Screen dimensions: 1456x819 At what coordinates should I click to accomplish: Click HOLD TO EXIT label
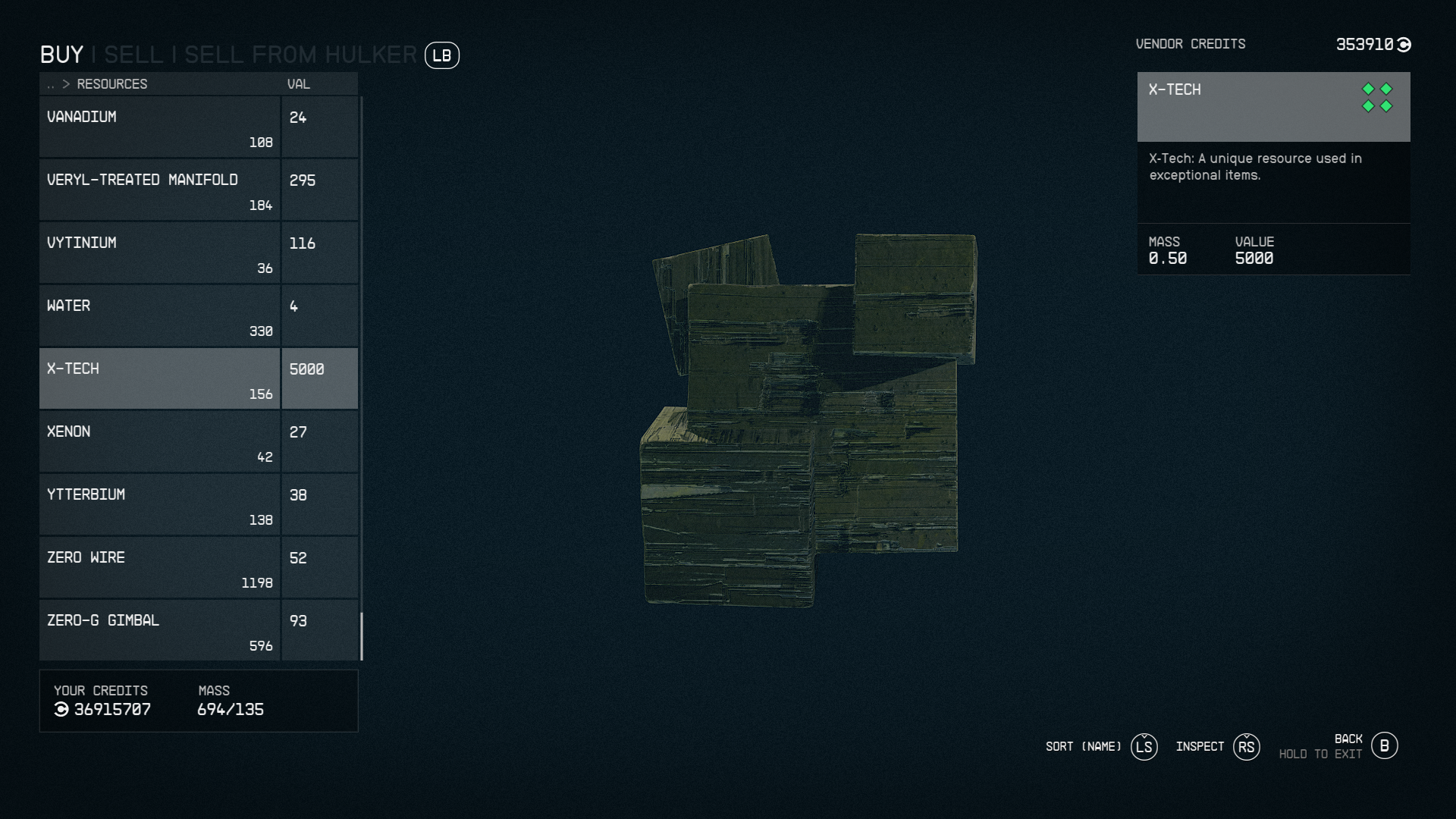(1320, 755)
